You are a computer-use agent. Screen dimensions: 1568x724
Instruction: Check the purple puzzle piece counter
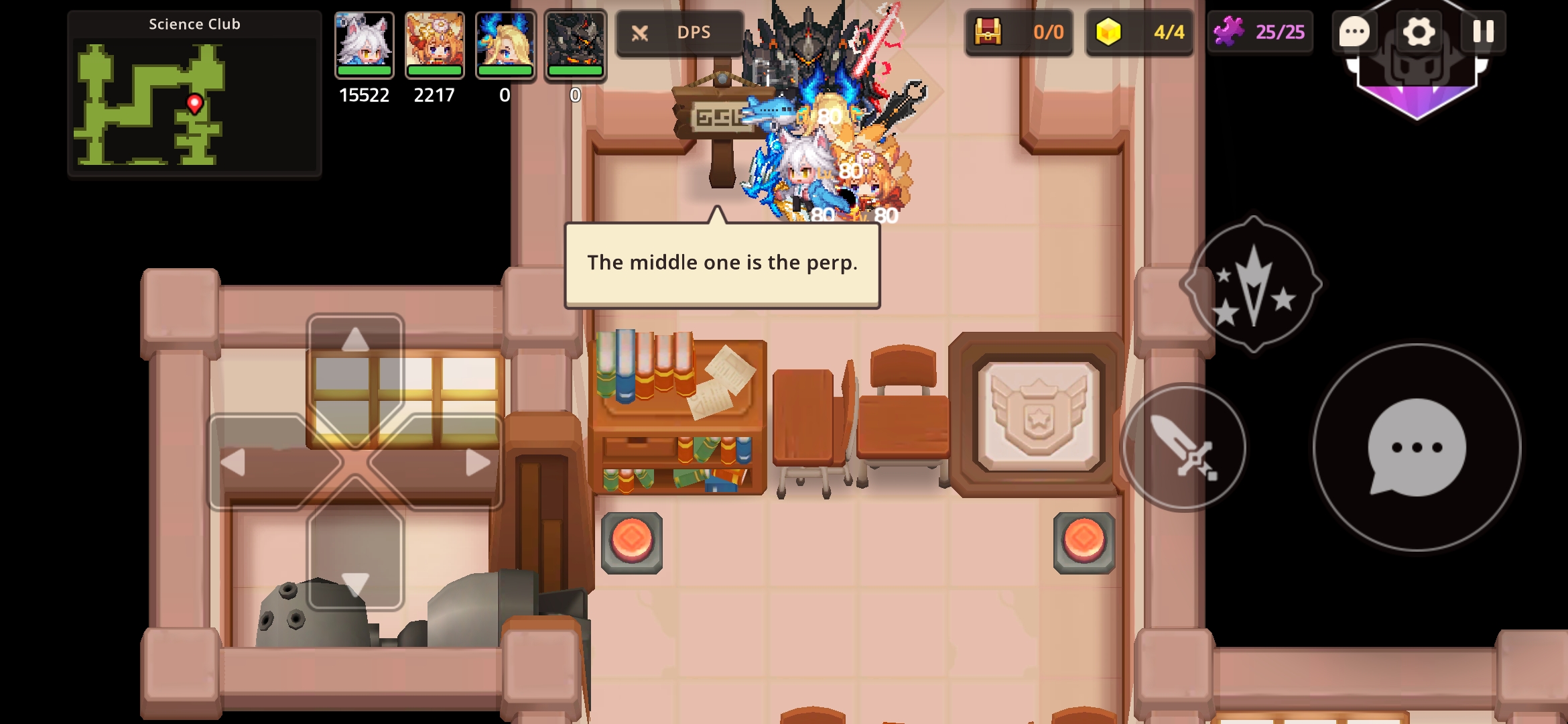(1260, 32)
